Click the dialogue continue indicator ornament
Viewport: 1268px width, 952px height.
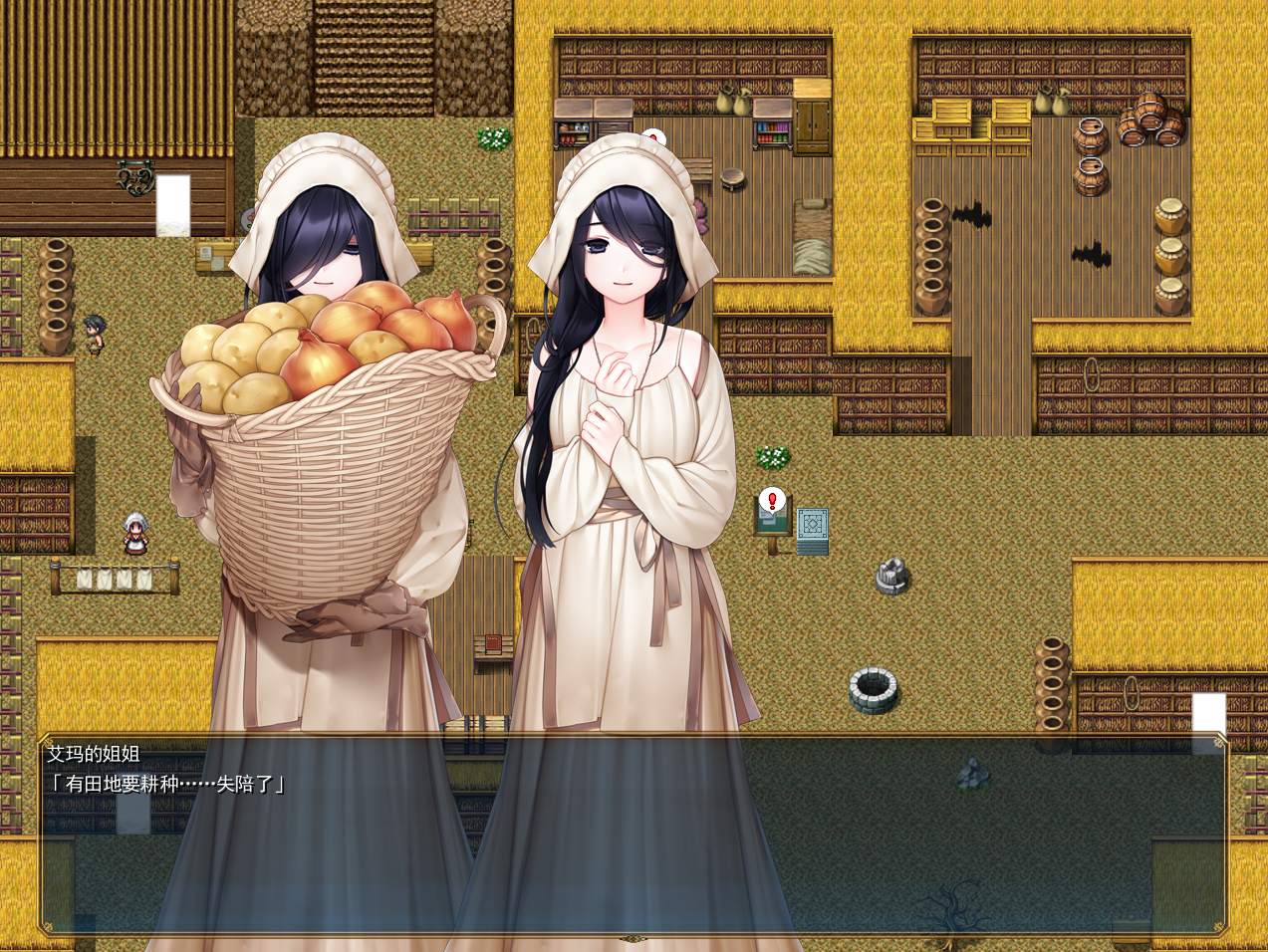tap(632, 938)
